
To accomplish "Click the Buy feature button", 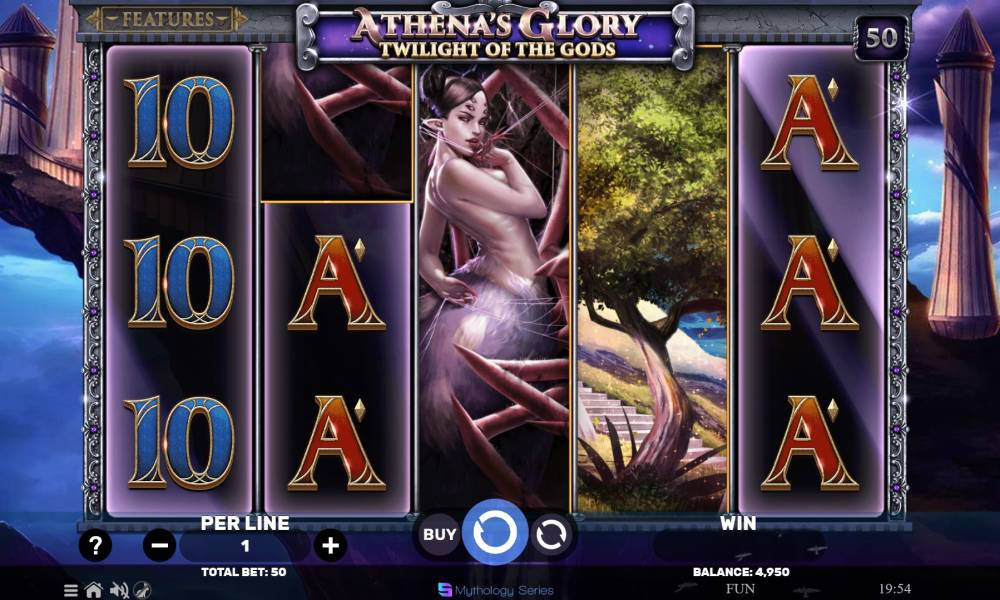I will [x=440, y=535].
